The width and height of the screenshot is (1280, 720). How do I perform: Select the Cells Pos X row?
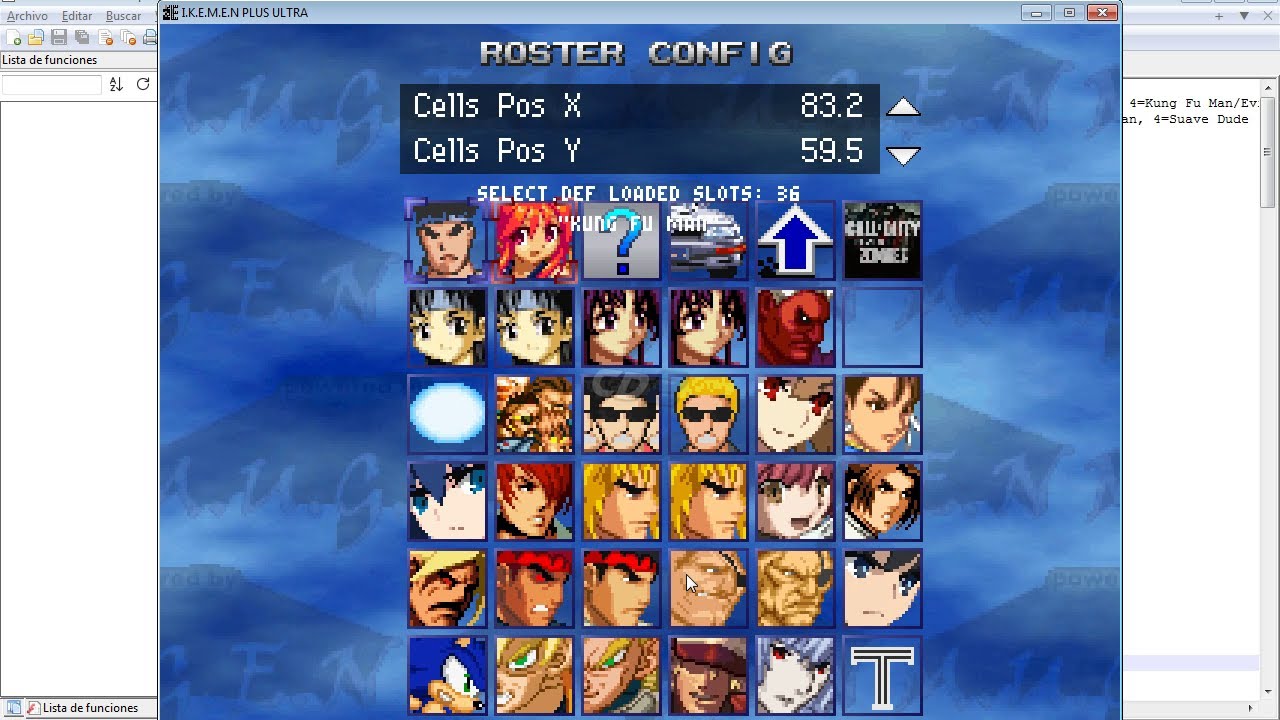coord(639,106)
